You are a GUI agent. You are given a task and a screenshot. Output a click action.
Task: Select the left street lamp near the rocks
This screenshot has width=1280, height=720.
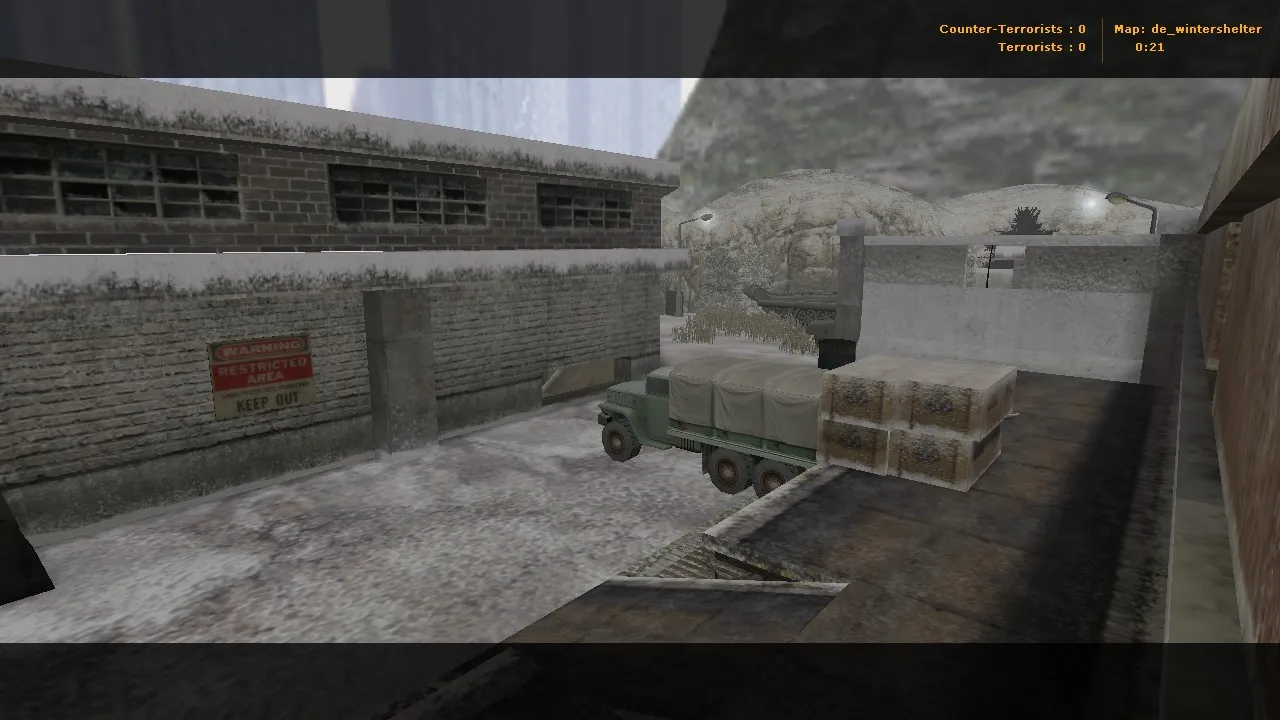pyautogui.click(x=707, y=216)
